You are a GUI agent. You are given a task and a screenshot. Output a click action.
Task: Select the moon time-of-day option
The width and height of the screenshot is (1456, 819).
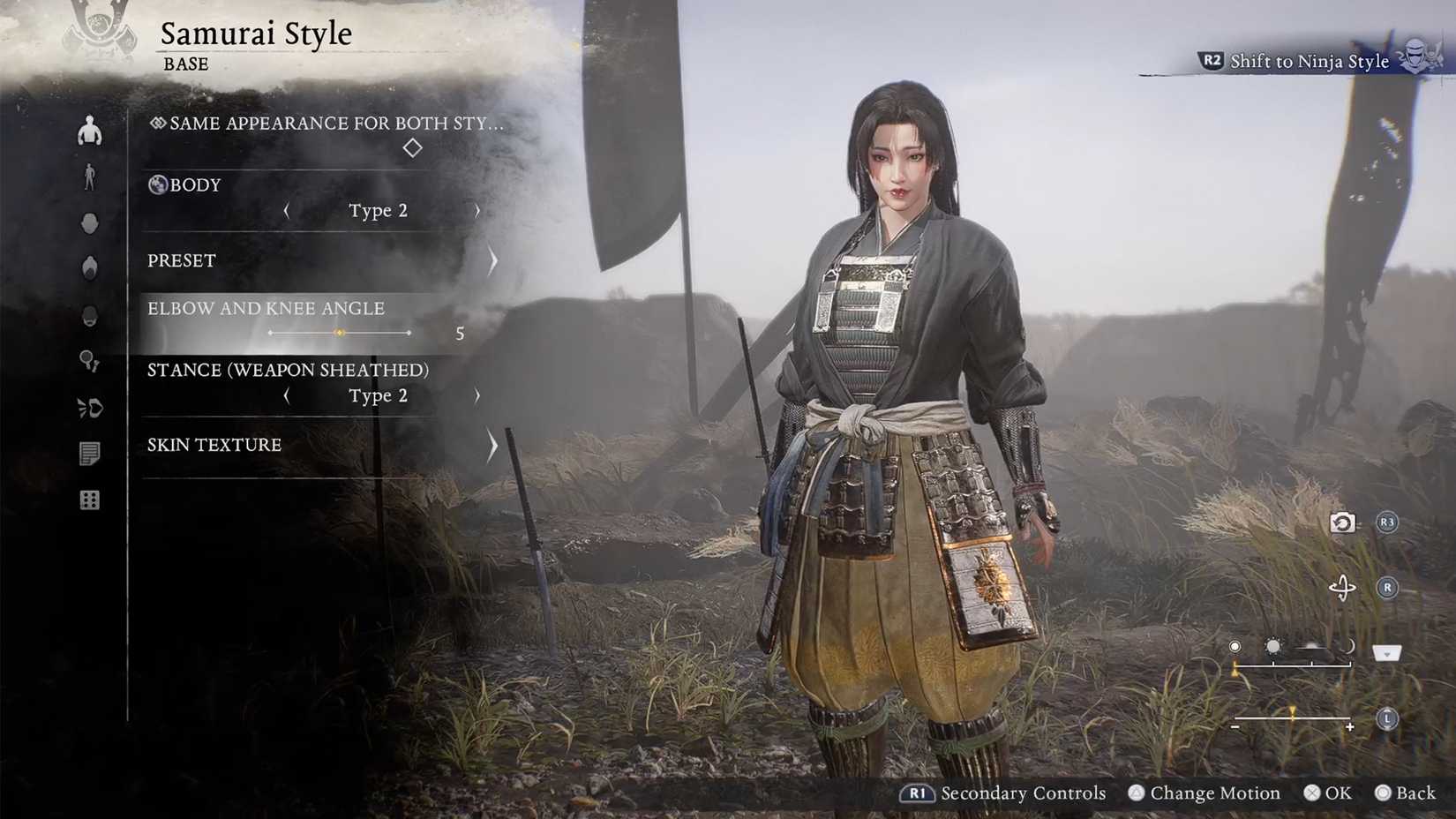click(x=1347, y=645)
